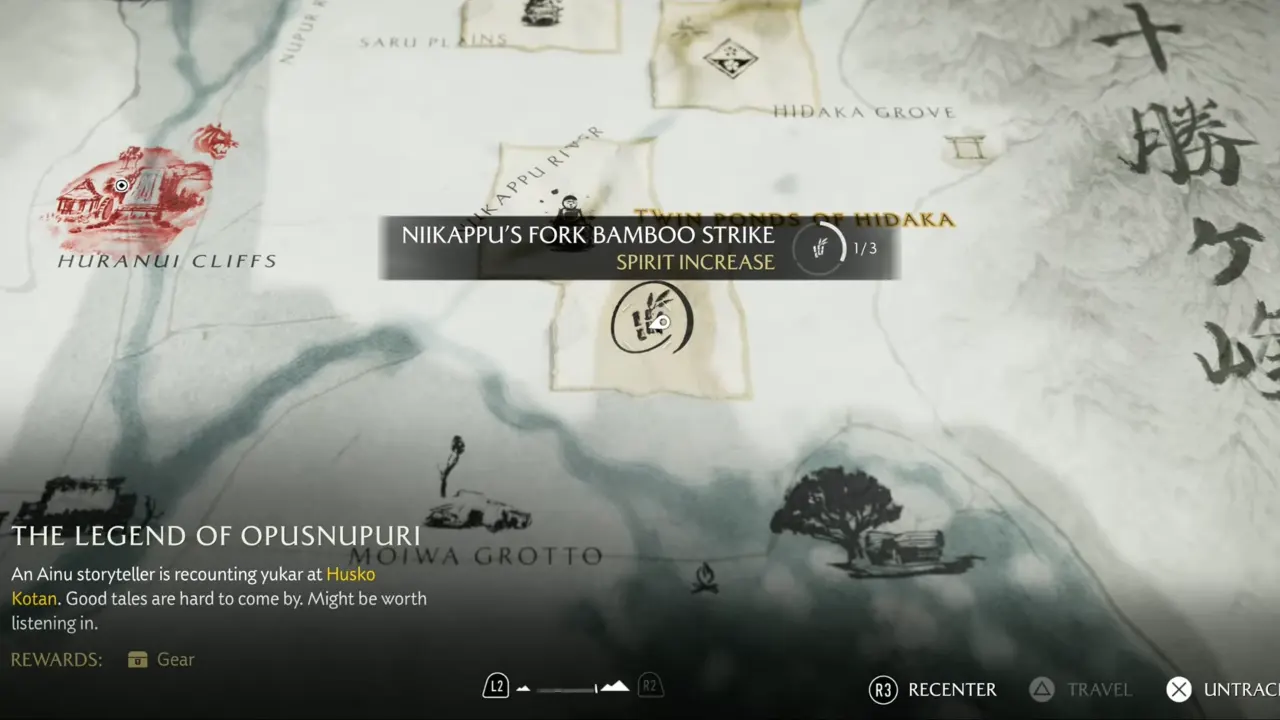Viewport: 1280px width, 720px height.
Task: Select the Saru Plains building marker
Action: pos(541,12)
